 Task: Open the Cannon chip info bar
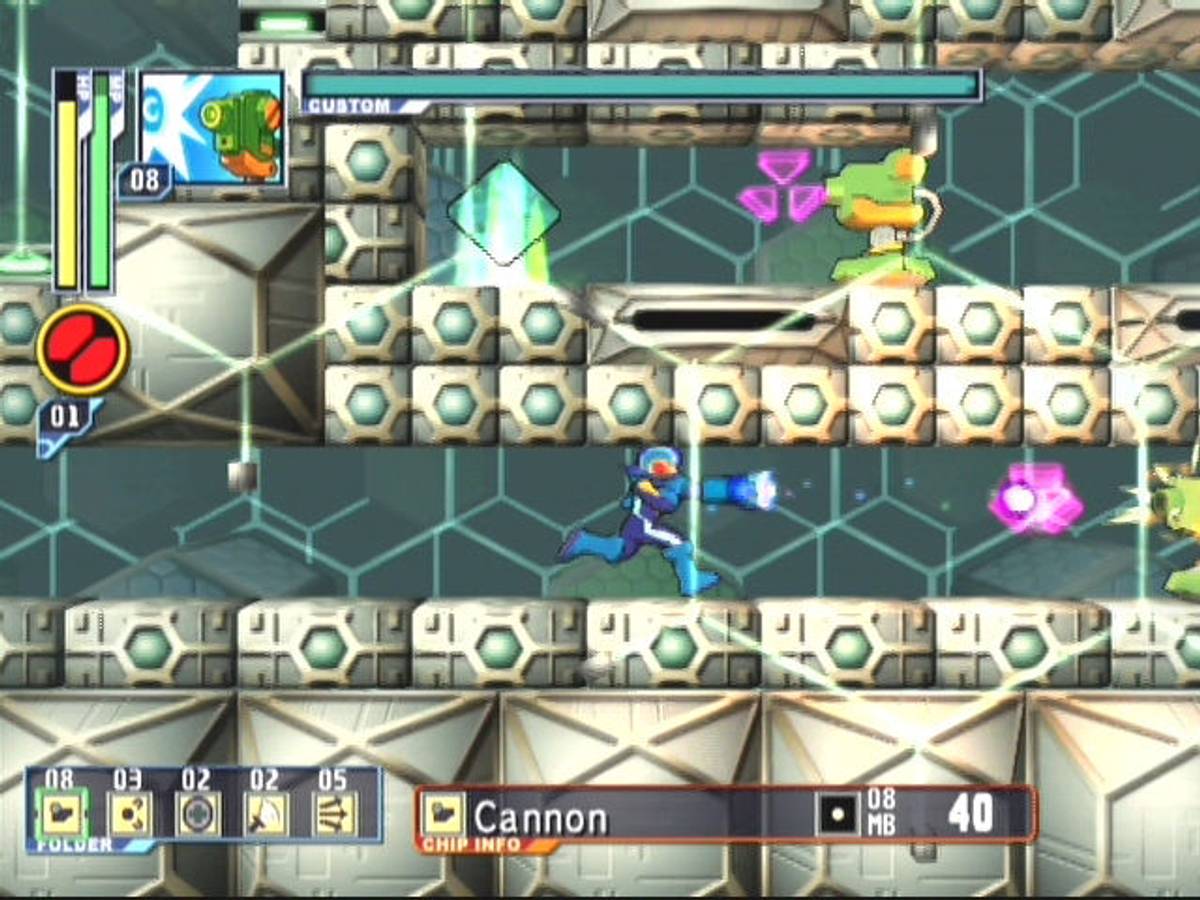726,815
